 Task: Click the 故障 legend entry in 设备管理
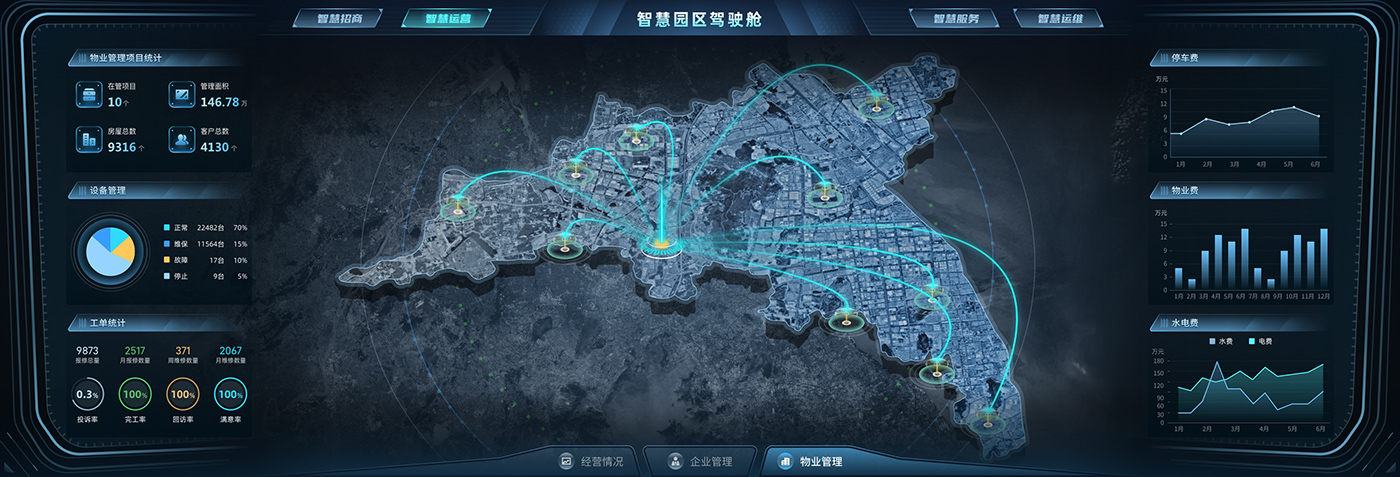(x=180, y=260)
